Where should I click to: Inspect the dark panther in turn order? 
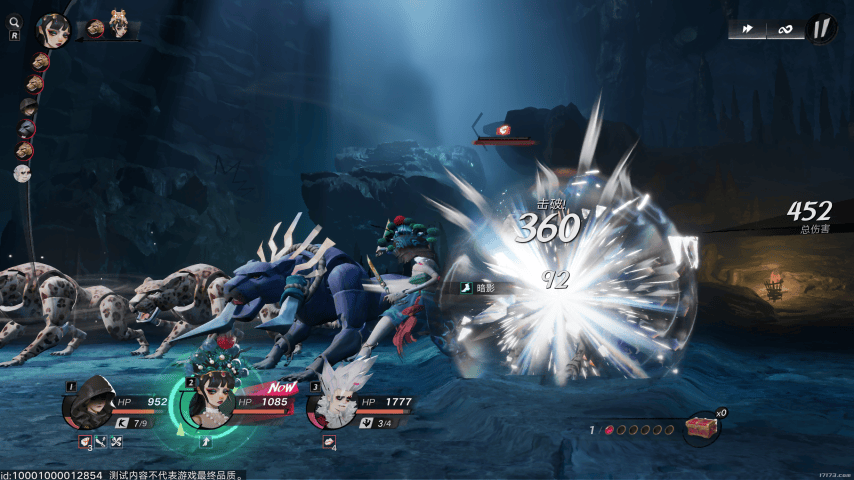(25, 129)
